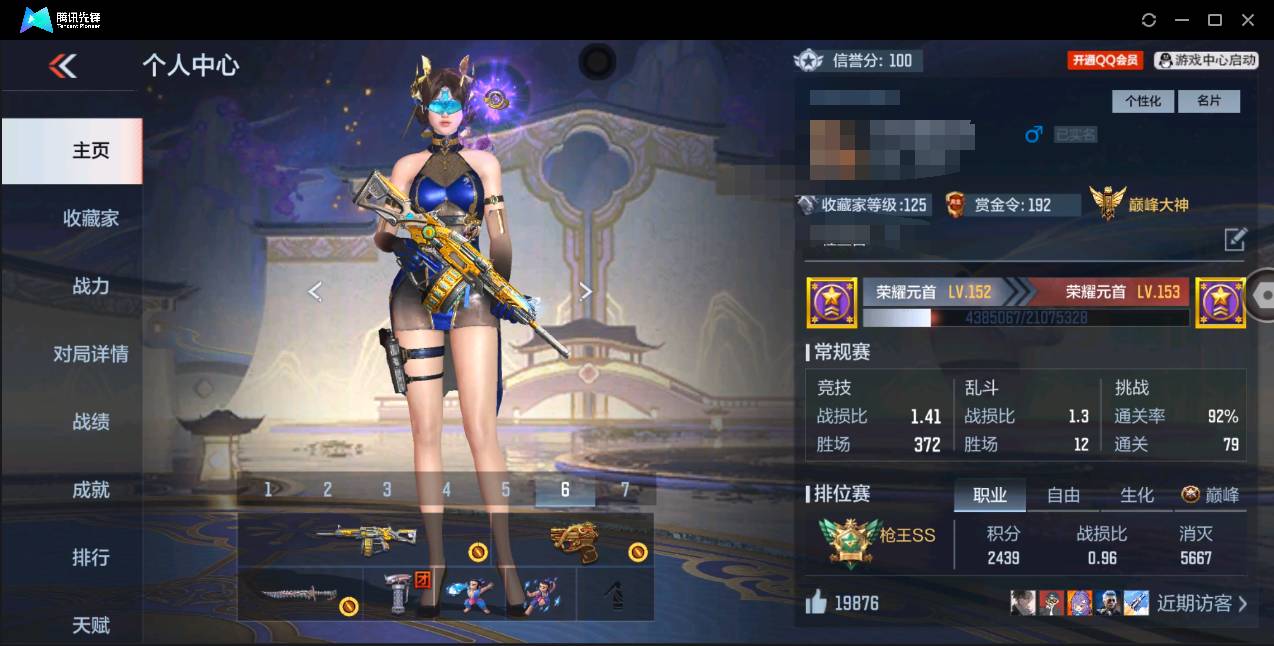The width and height of the screenshot is (1274, 646).
Task: Open the 个性化 customization button
Action: point(1143,101)
